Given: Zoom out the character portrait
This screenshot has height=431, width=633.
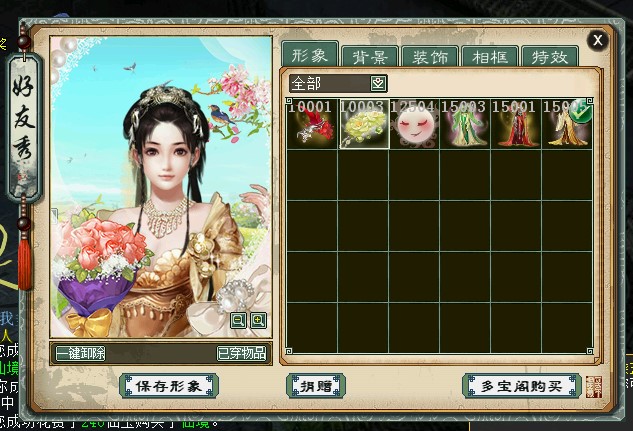Looking at the screenshot, I should coord(239,320).
